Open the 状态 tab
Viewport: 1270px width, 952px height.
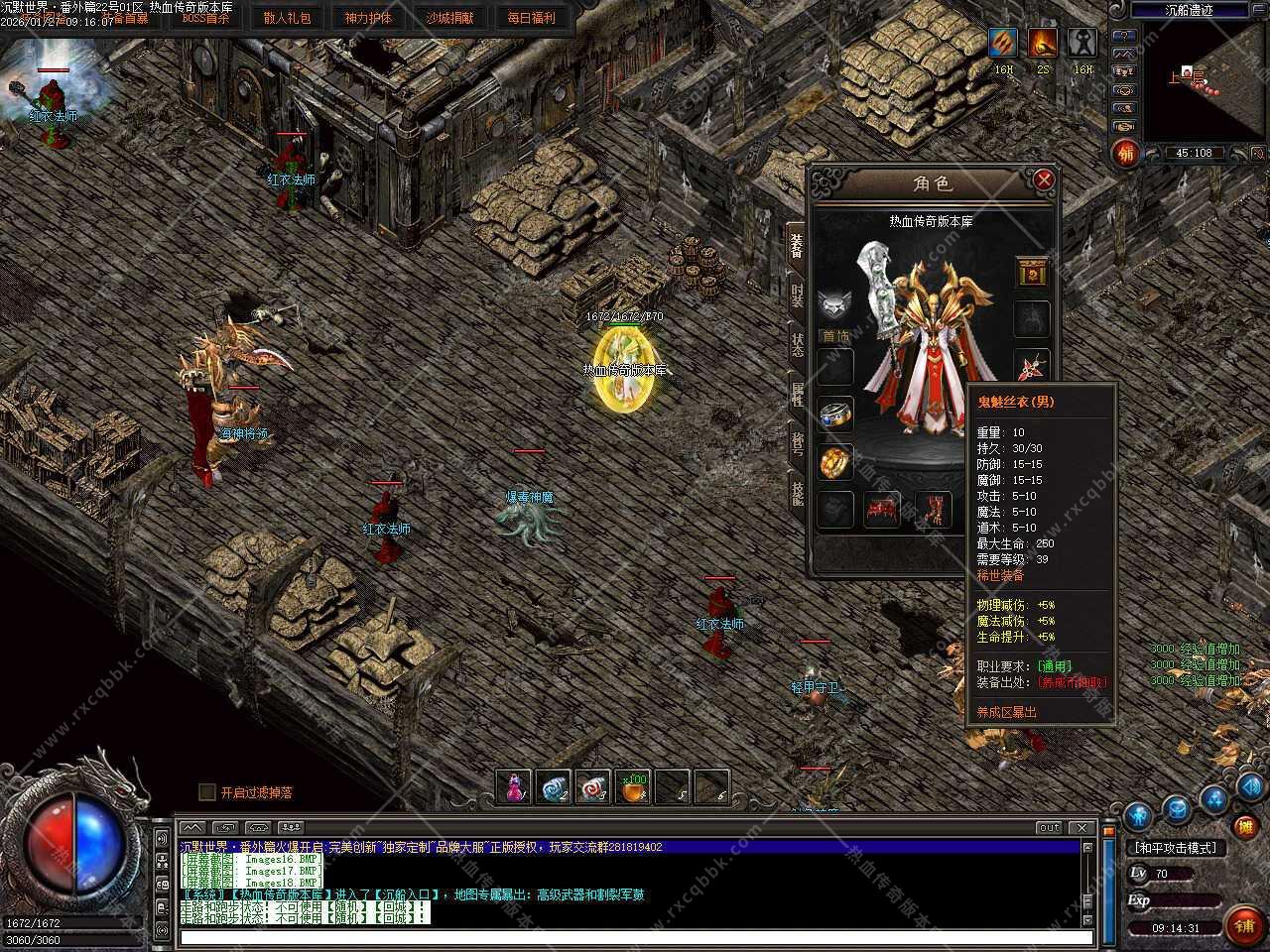click(797, 345)
